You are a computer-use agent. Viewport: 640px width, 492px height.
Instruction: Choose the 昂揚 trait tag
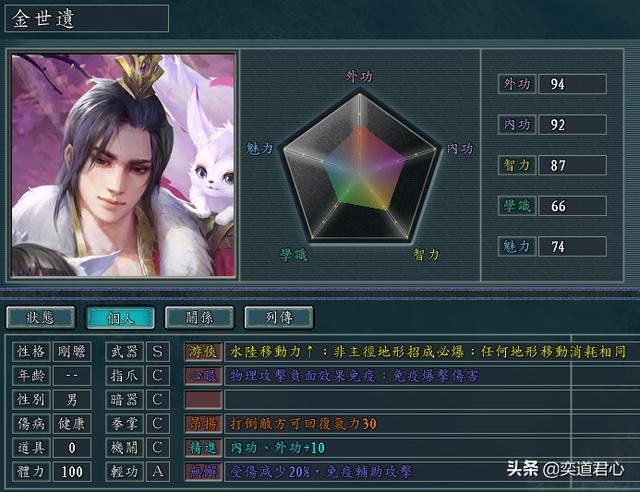(x=203, y=423)
